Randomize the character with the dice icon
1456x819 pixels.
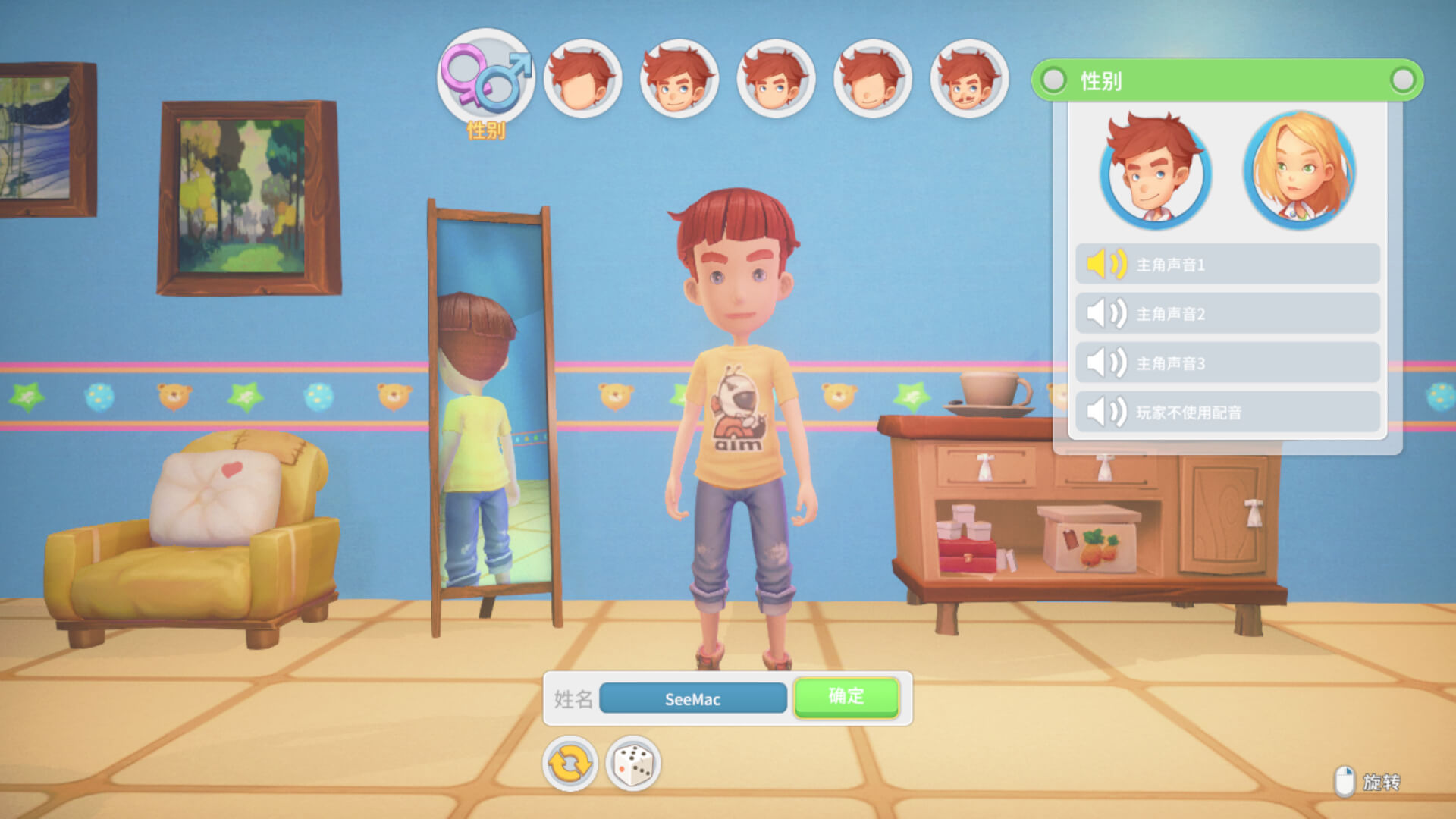point(633,764)
